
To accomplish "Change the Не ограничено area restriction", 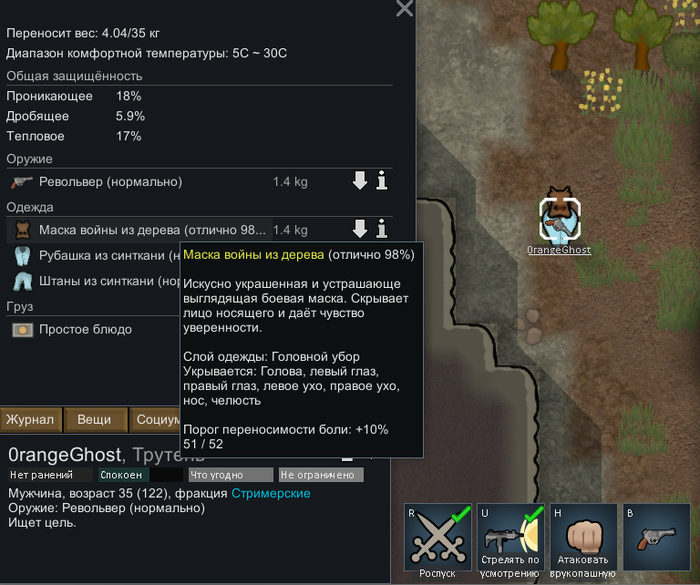I will coord(317,475).
